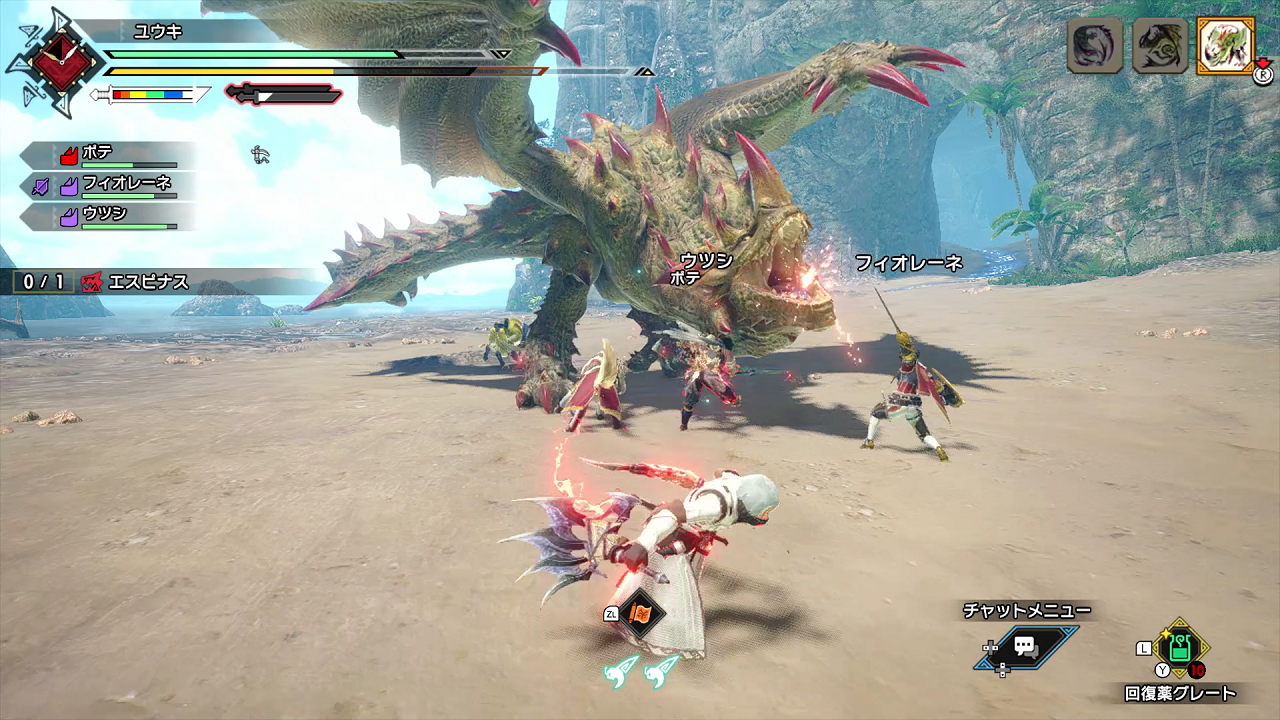Image resolution: width=1280 pixels, height=720 pixels.
Task: Choose the middle grey monster icon
Action: pos(1160,46)
